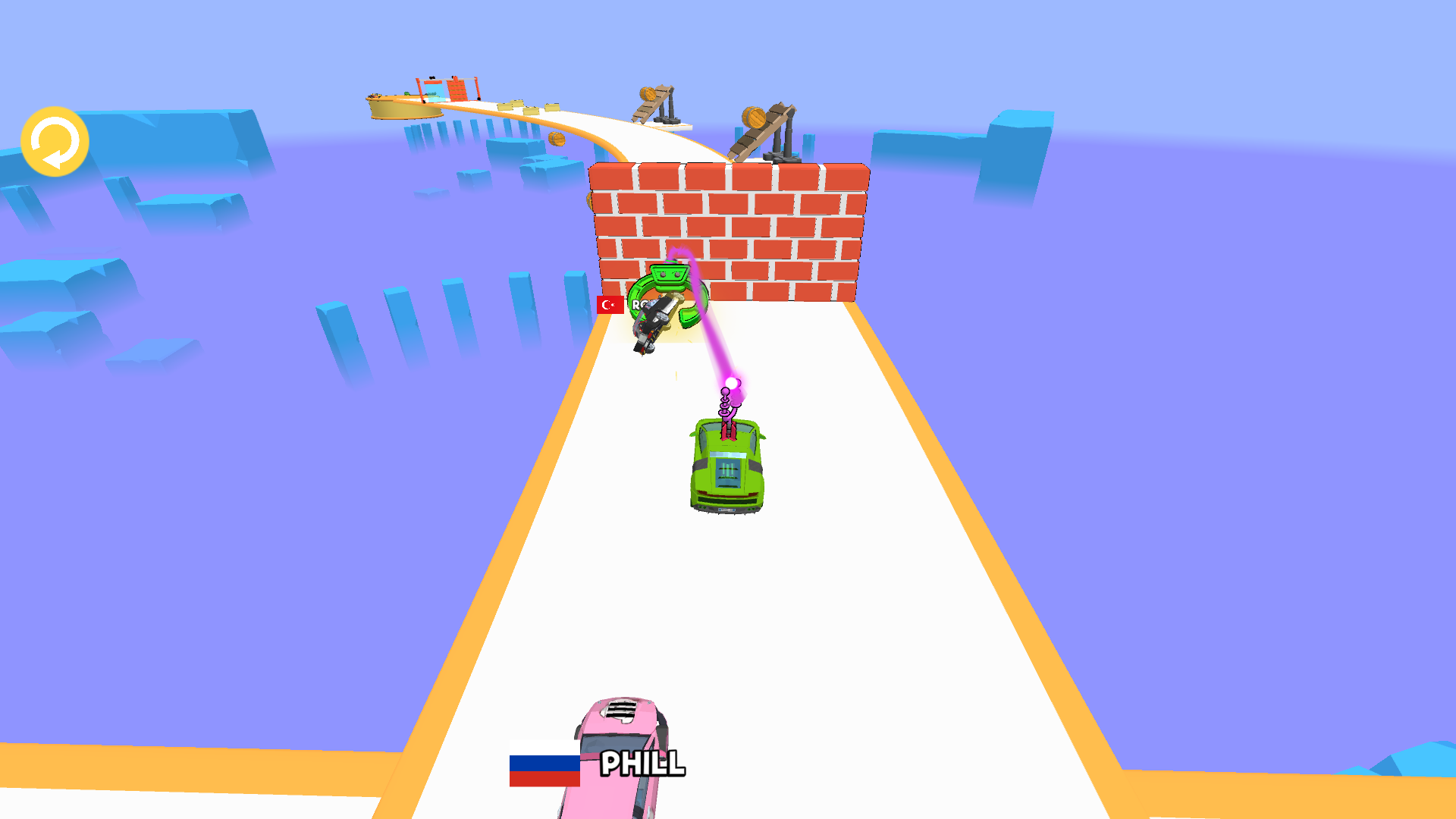Click the RC player name label

click(x=639, y=304)
